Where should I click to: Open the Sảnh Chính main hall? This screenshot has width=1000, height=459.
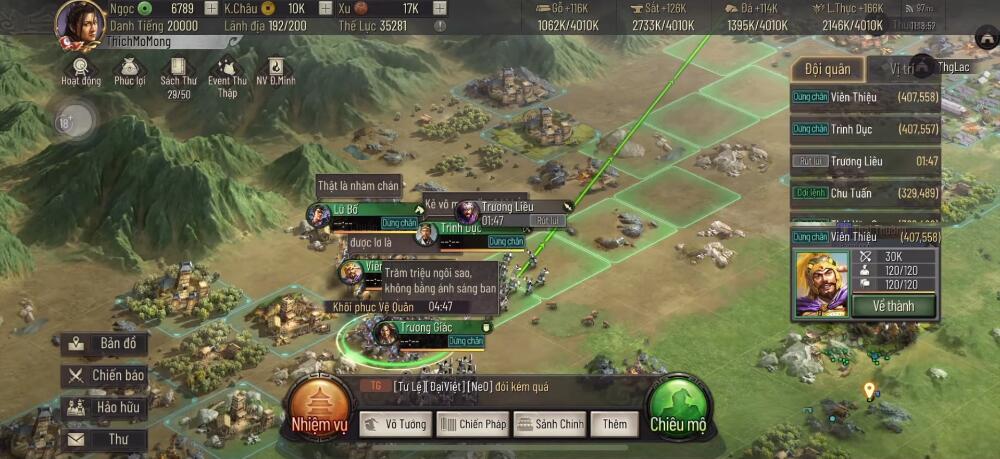(550, 424)
